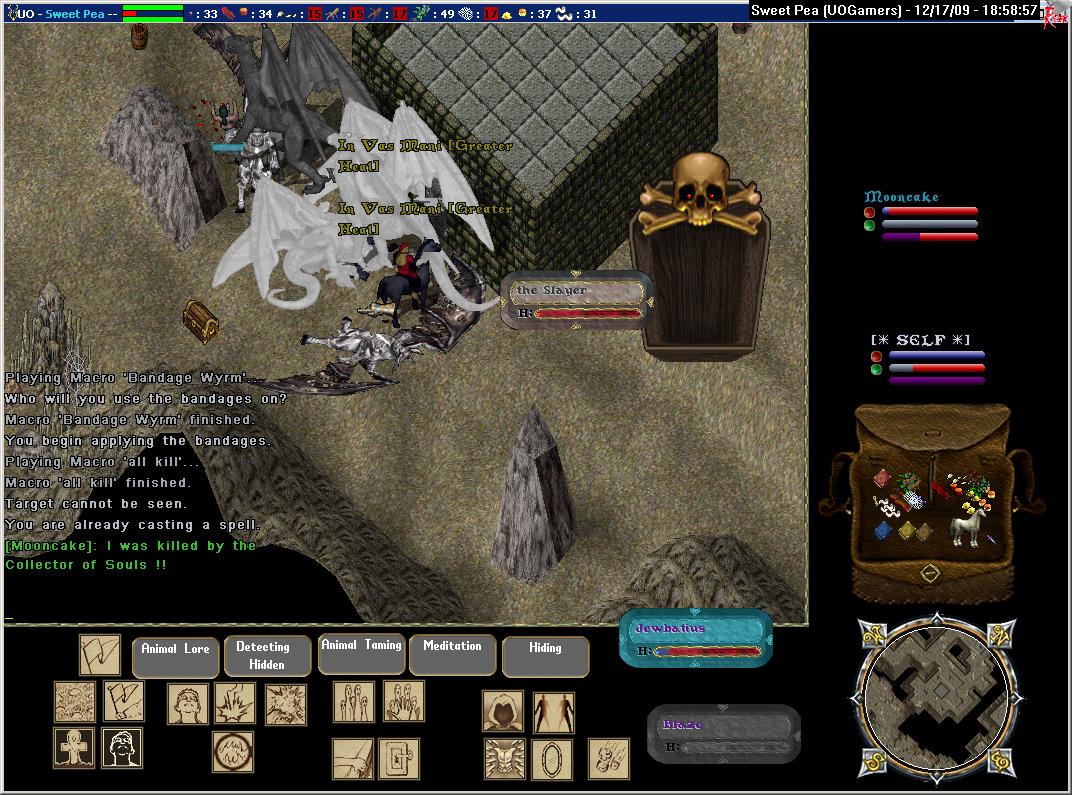Cast the ankh resurrection spell icon
This screenshot has width=1072, height=795.
[x=74, y=748]
